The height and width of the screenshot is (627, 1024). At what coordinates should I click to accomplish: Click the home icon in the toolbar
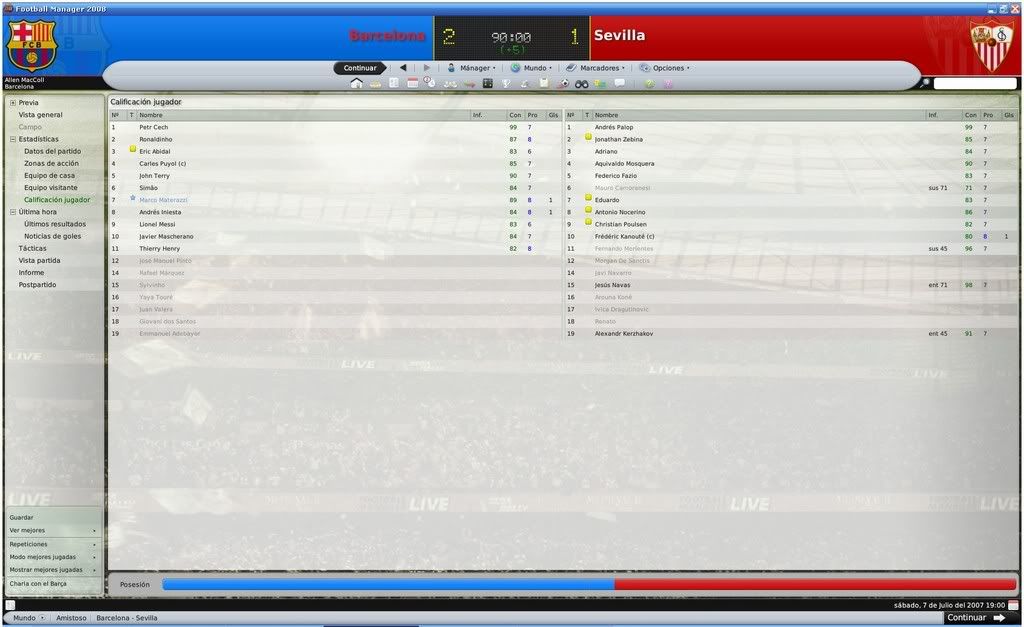tap(356, 83)
